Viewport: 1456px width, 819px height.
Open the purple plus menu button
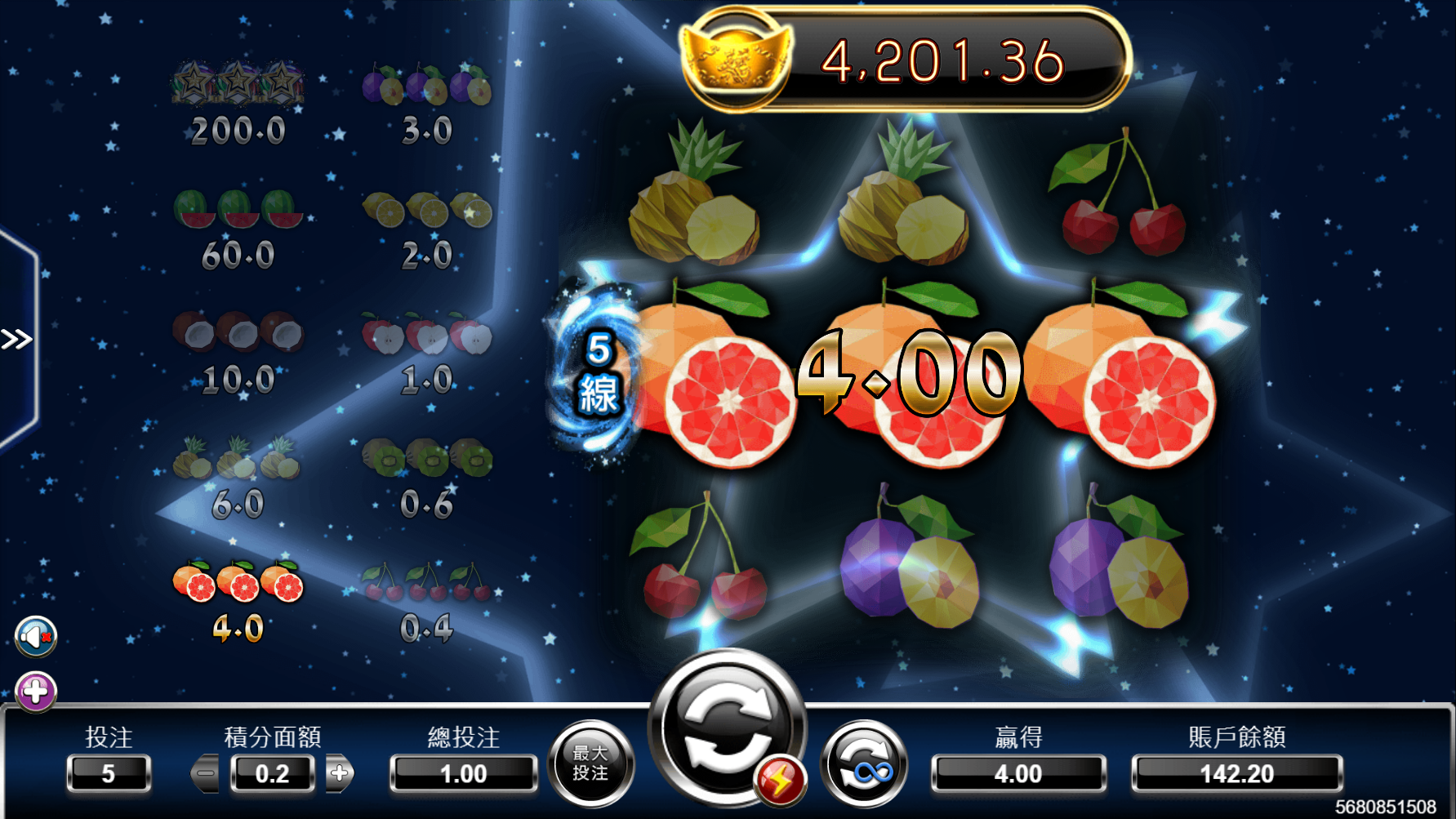(36, 692)
